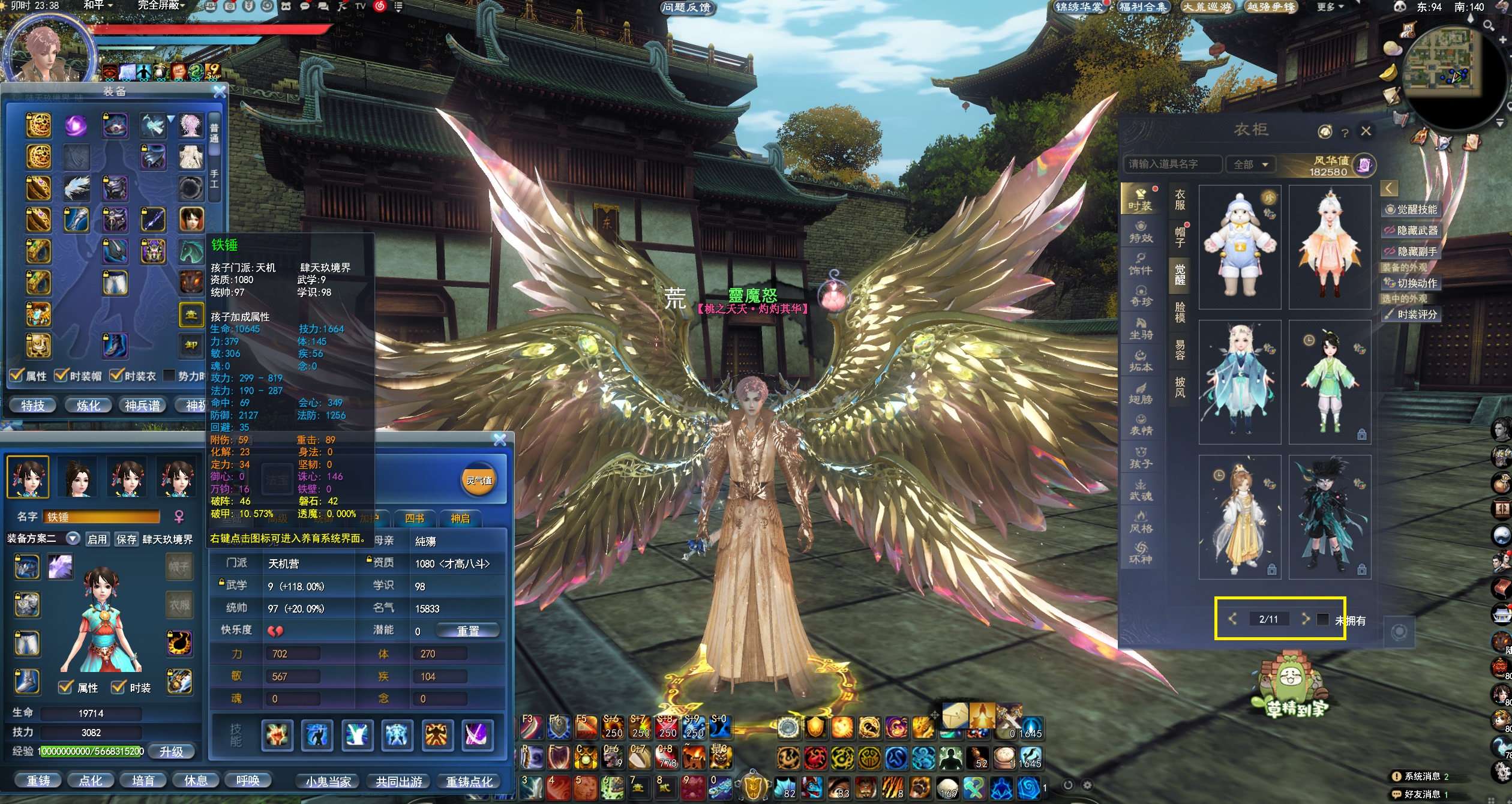
Task: Open 时装评分 (outfit rating)
Action: pos(1411,314)
